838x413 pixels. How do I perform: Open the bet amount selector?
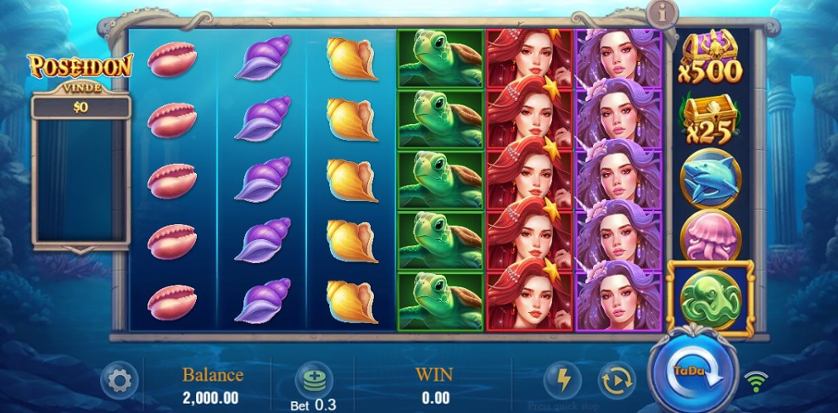pyautogui.click(x=312, y=380)
